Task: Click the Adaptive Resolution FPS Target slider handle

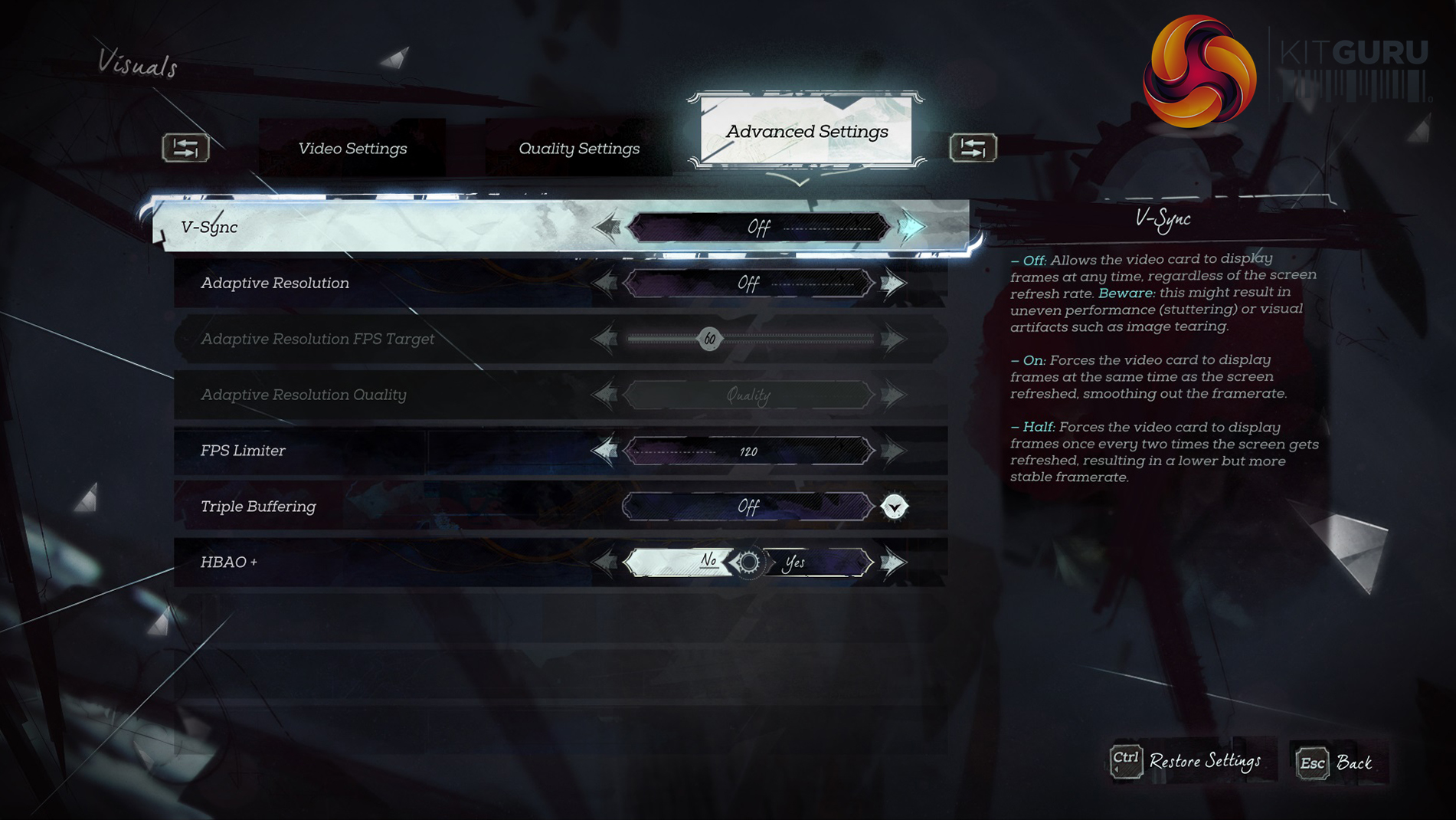Action: [710, 339]
